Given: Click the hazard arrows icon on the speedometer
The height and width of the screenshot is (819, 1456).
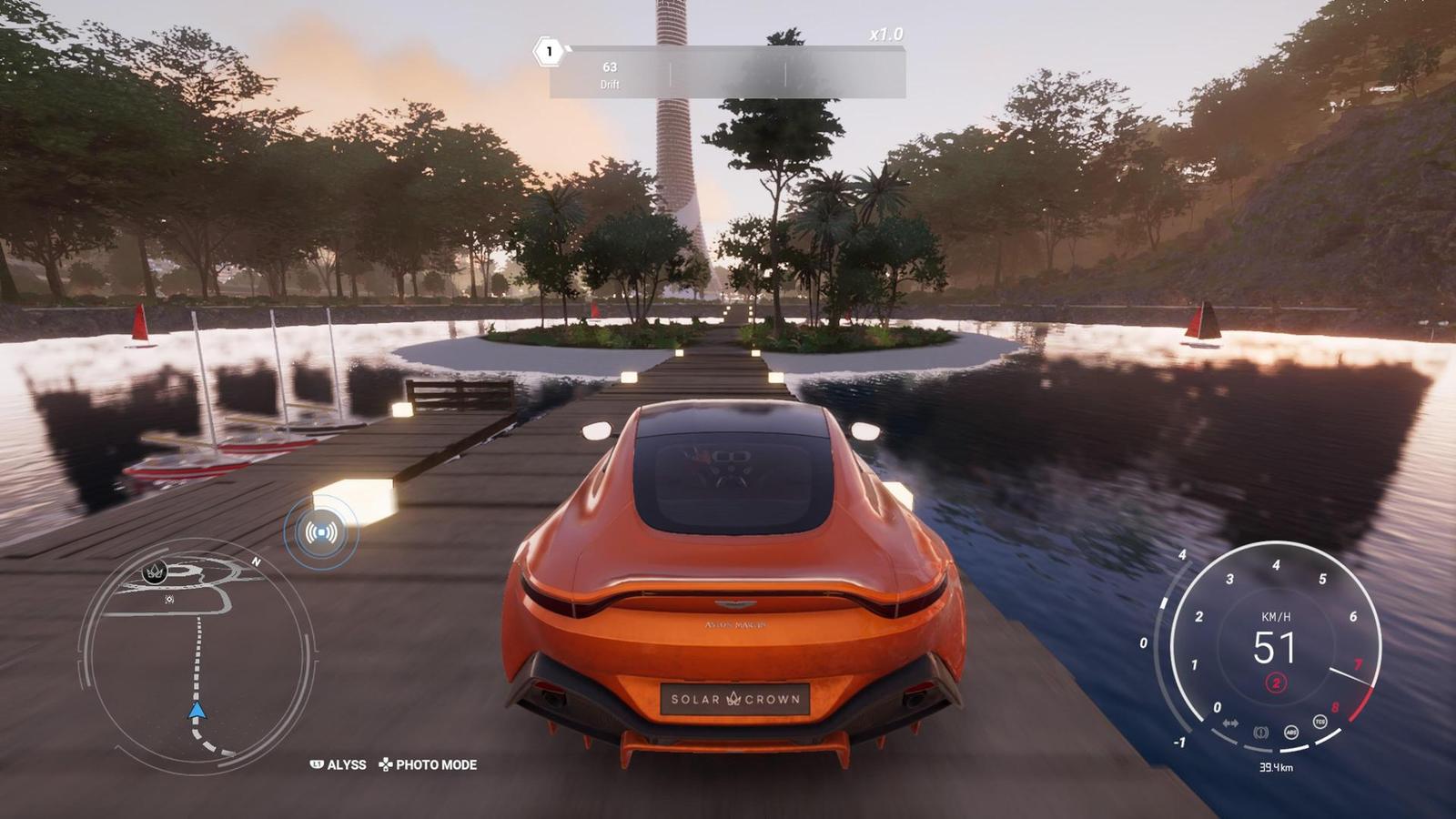Looking at the screenshot, I should [x=1231, y=723].
